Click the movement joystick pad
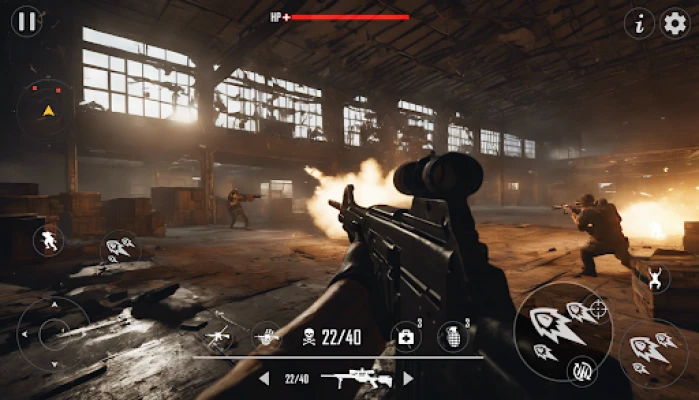The image size is (699, 400). [x=53, y=333]
